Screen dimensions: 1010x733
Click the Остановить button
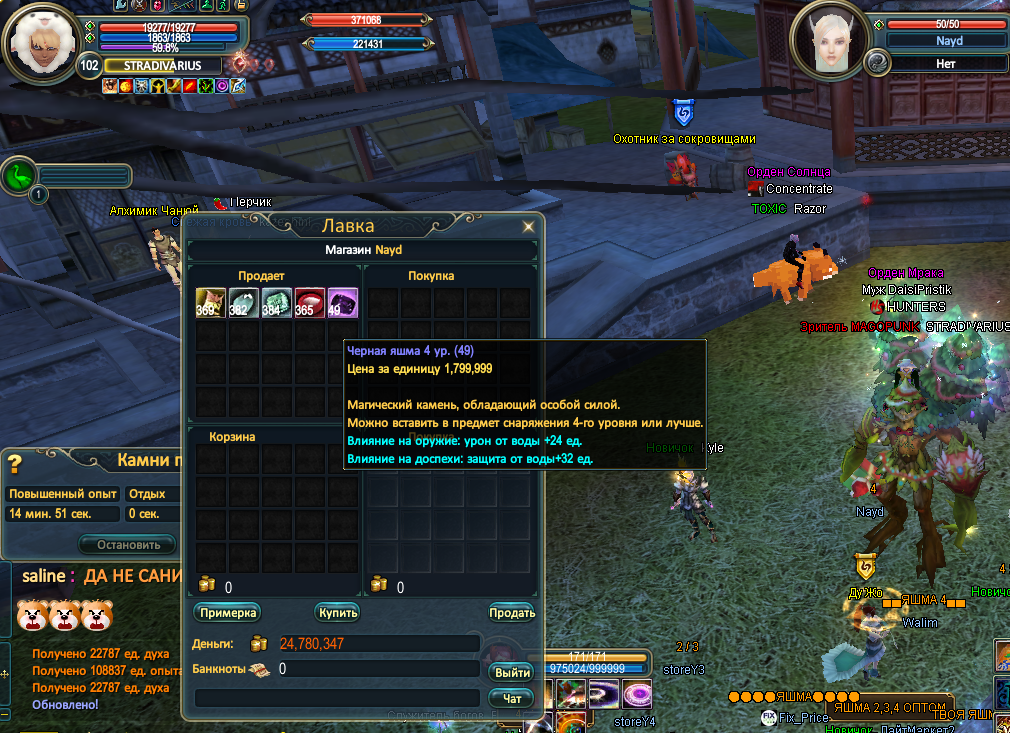coord(129,545)
